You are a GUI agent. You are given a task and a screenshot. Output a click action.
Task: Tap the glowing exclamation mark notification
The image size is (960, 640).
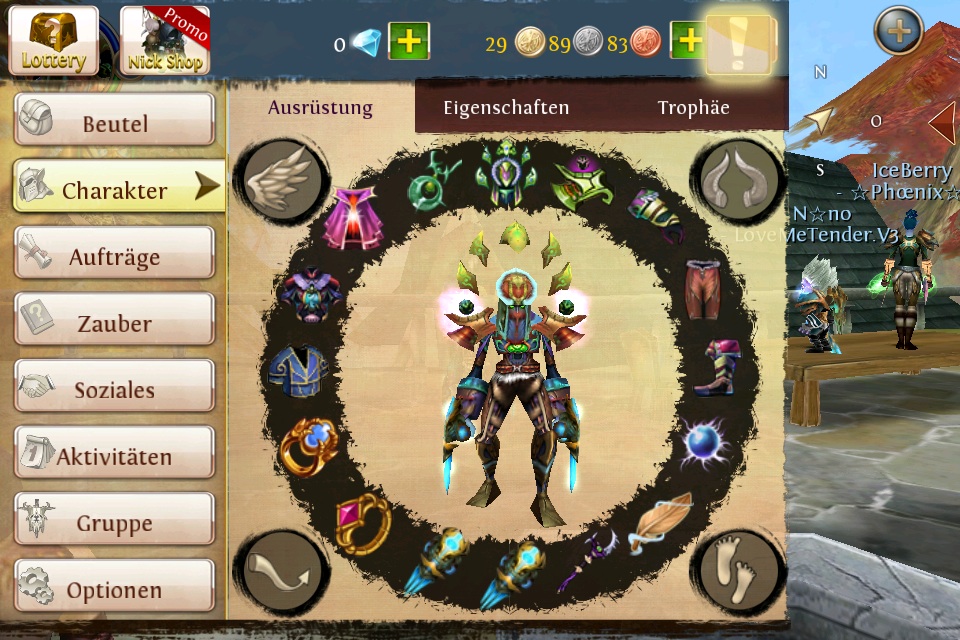[739, 43]
